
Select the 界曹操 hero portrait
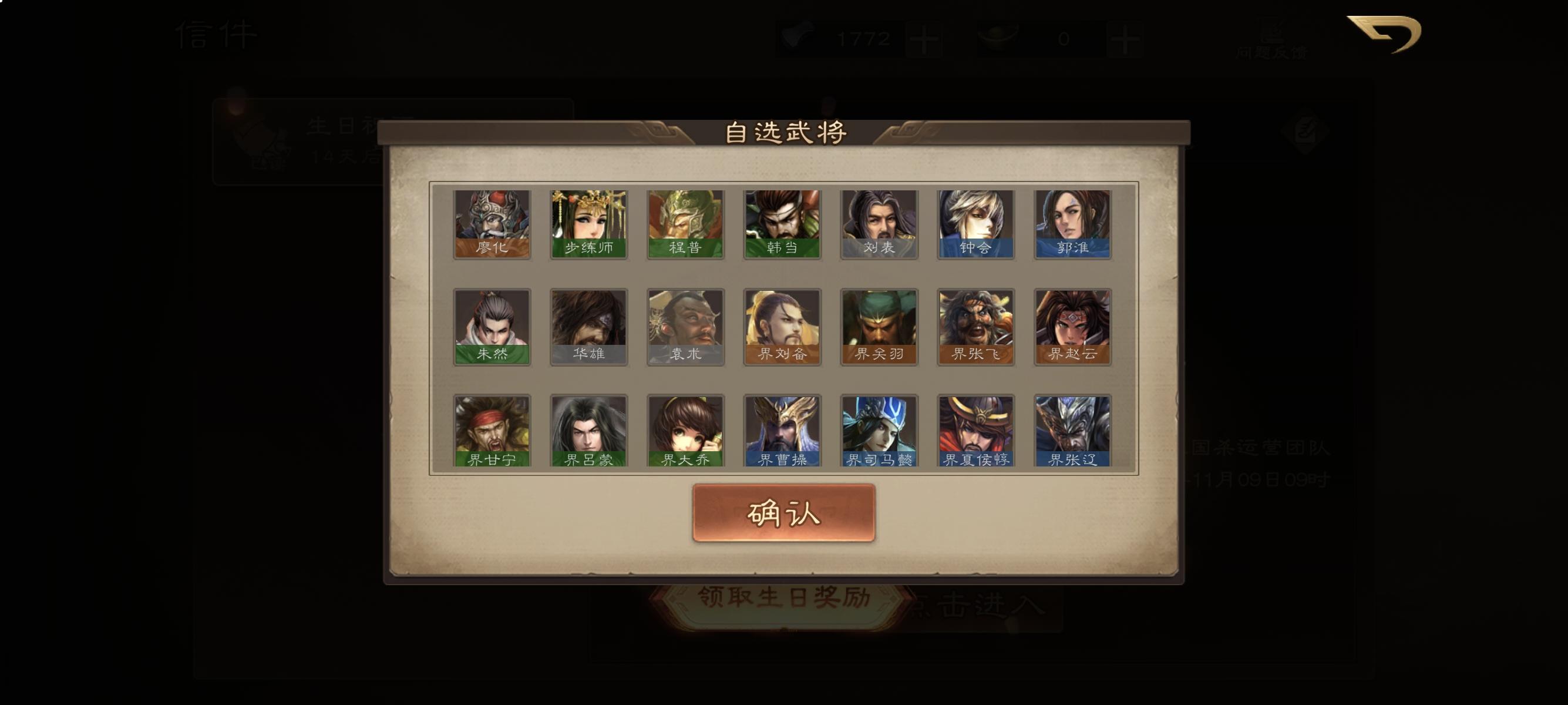(x=781, y=431)
